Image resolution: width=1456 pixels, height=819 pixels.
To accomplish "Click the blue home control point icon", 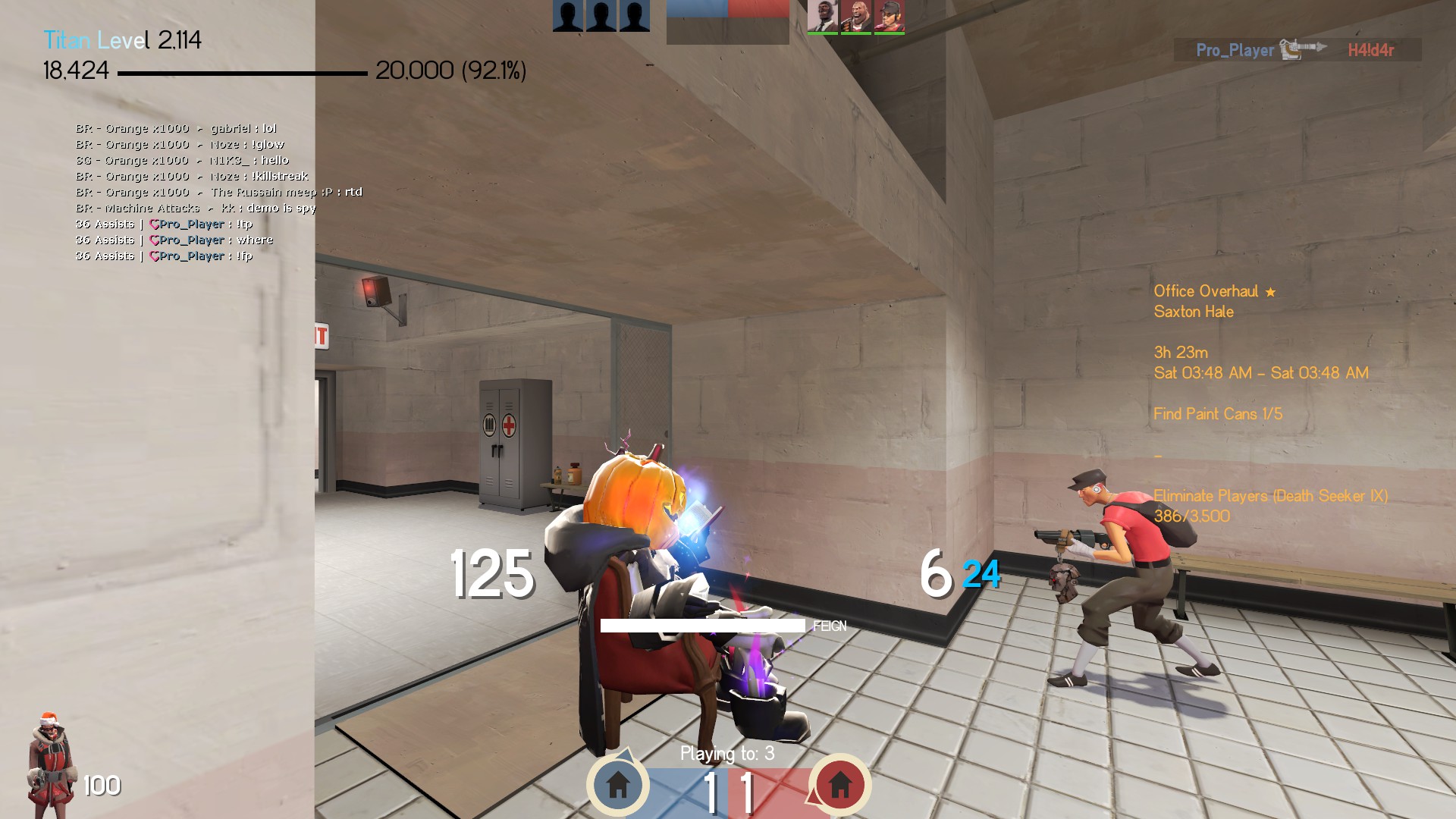I will point(617,784).
